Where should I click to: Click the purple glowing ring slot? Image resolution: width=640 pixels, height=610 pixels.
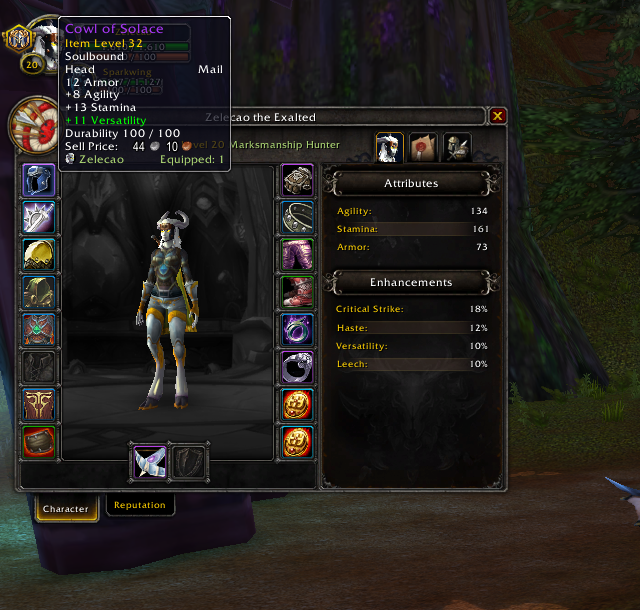click(x=297, y=329)
